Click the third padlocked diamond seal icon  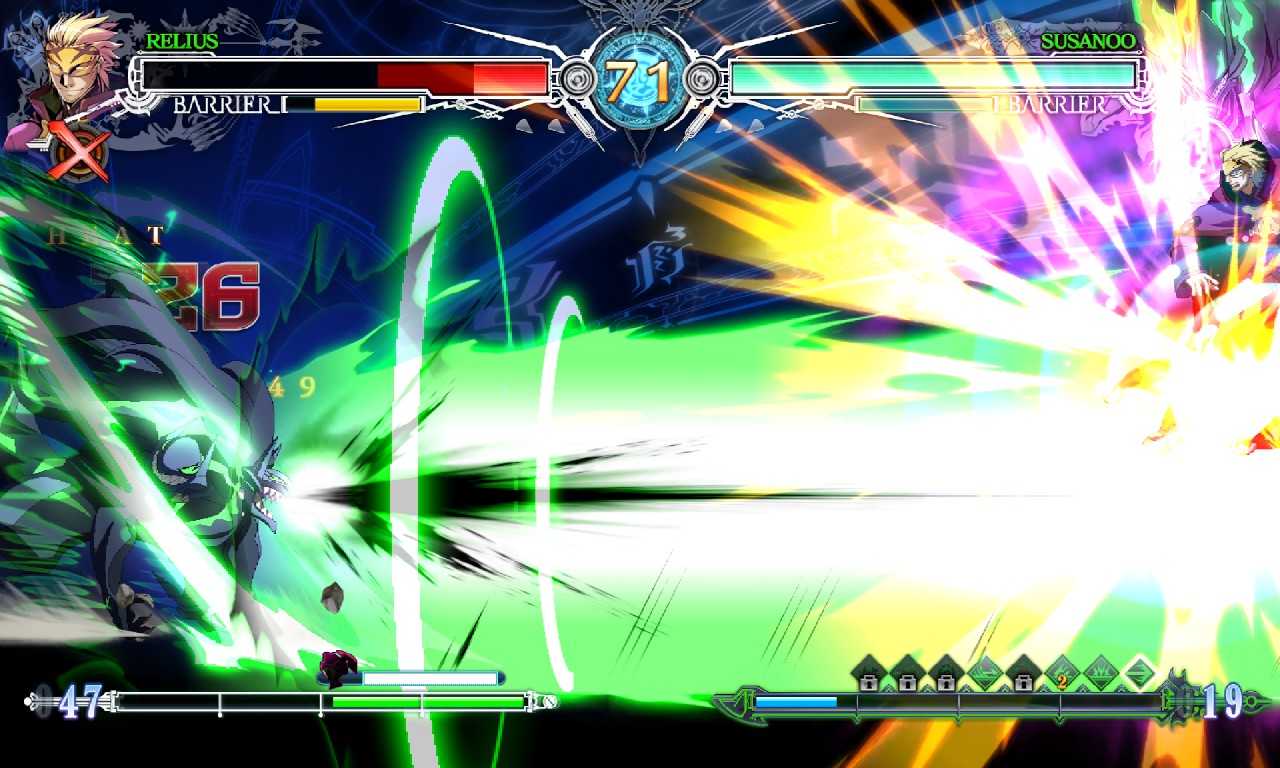pyautogui.click(x=946, y=672)
